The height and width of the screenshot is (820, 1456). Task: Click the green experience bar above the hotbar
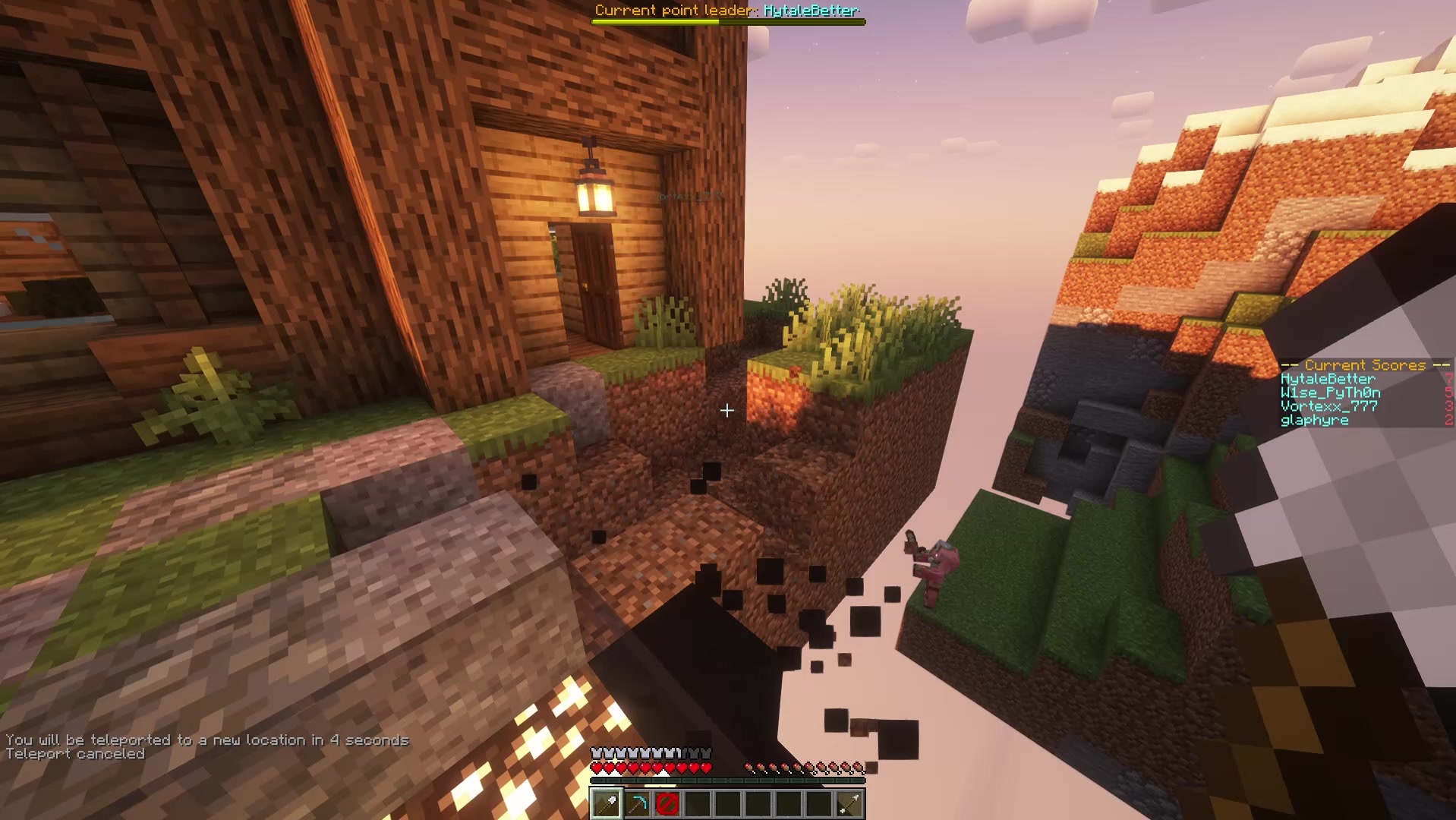[727, 781]
